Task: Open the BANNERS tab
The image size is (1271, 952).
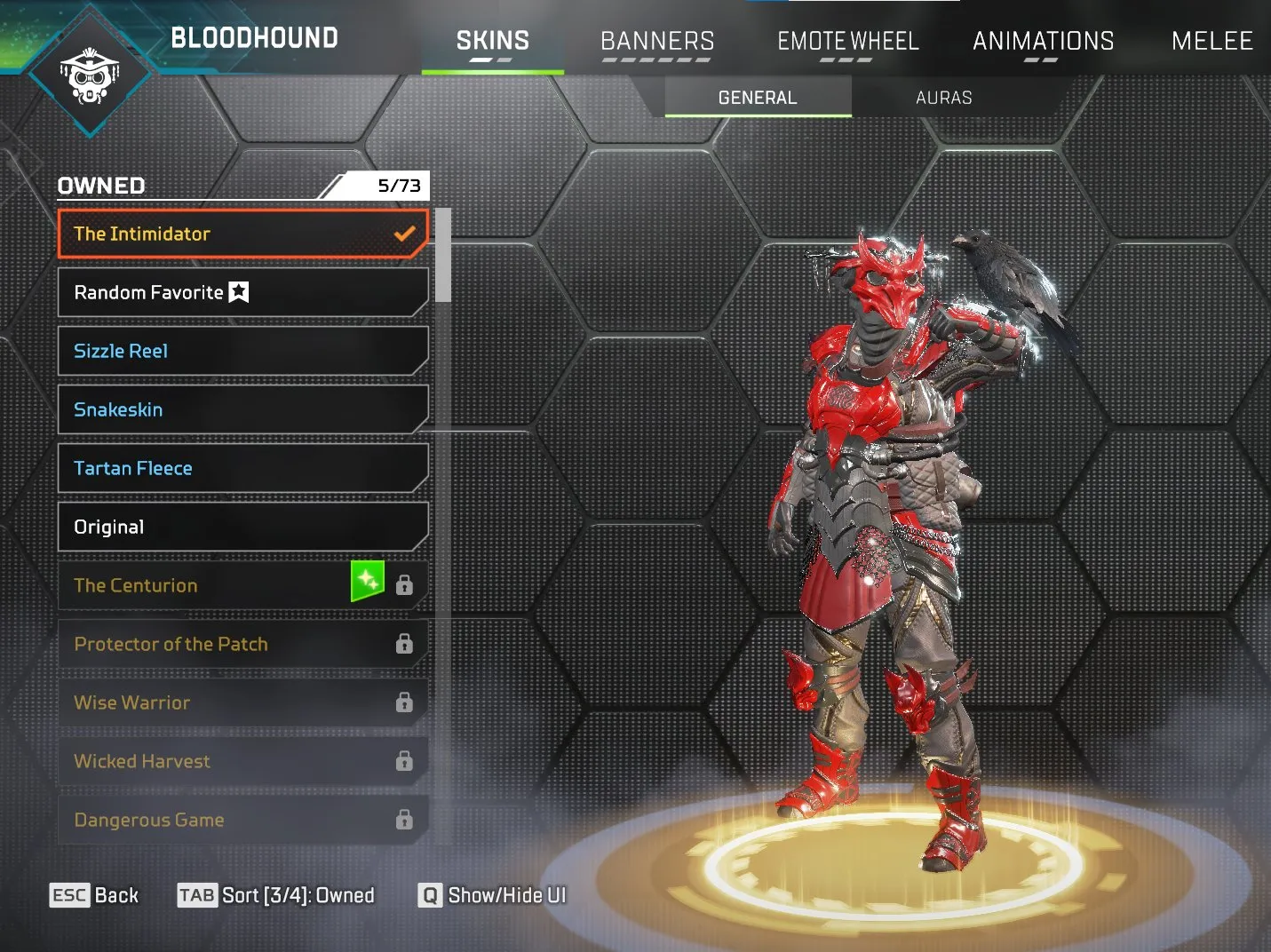Action: [657, 41]
